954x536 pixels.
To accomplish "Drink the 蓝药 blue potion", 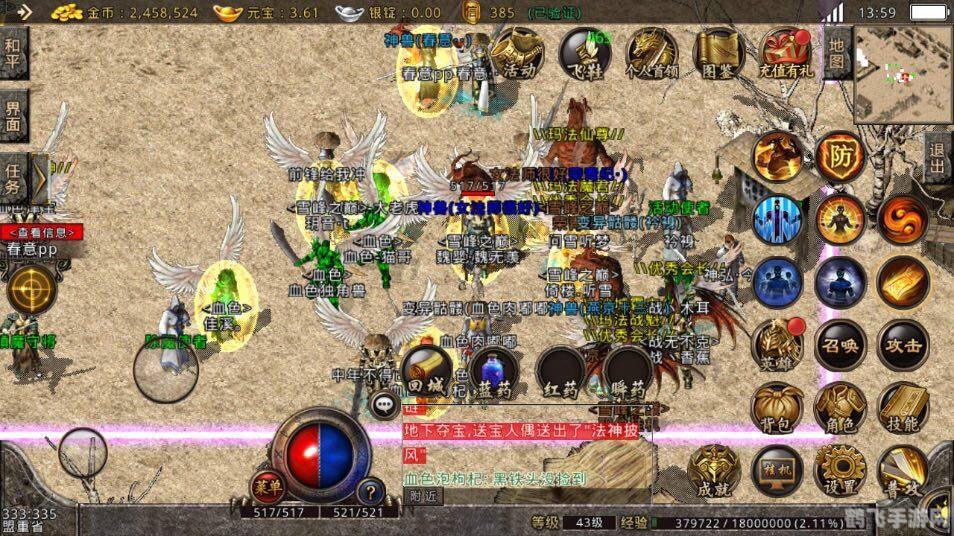I will [492, 370].
